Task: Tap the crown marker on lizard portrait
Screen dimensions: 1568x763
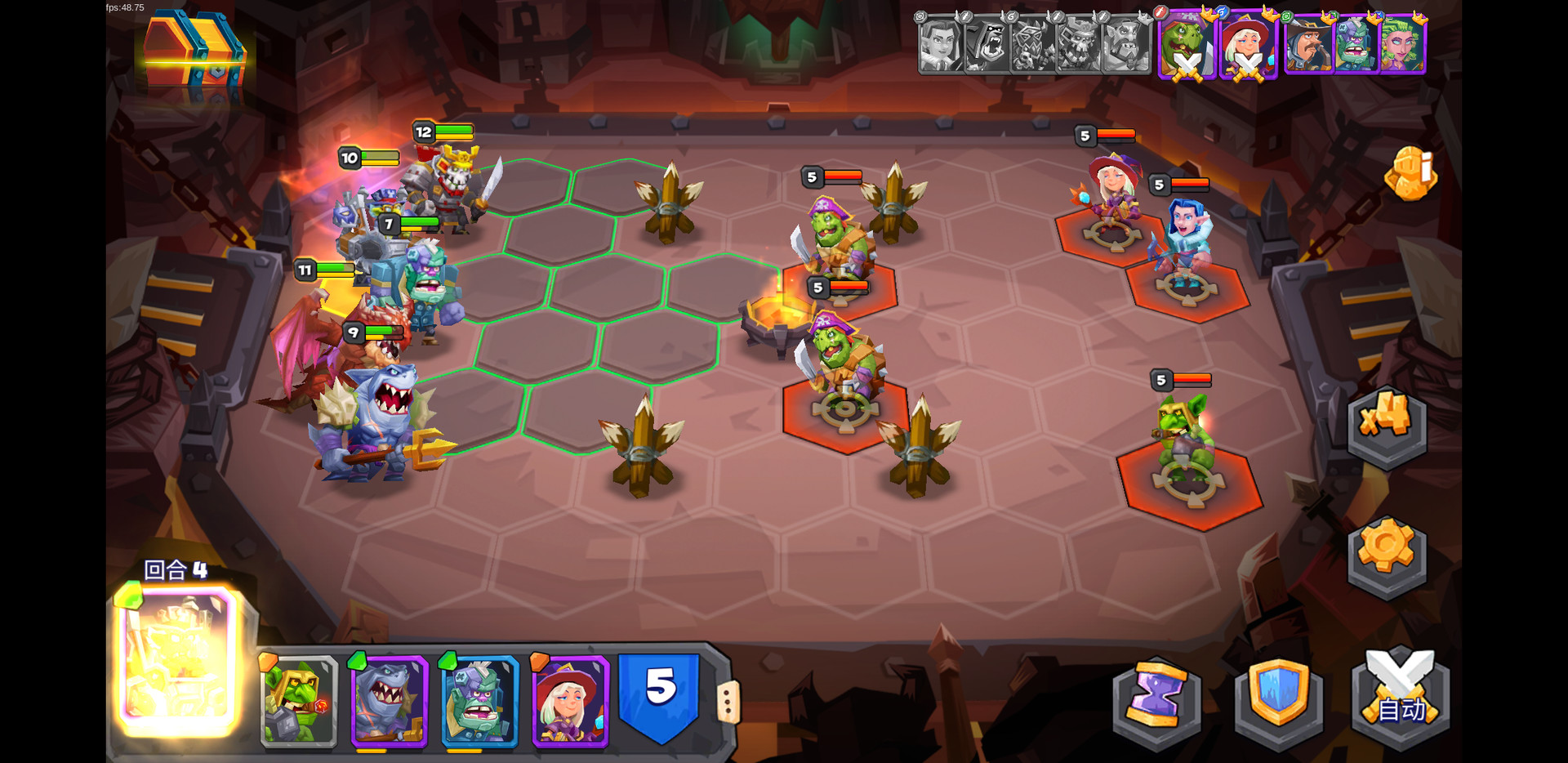Action: click(1210, 15)
